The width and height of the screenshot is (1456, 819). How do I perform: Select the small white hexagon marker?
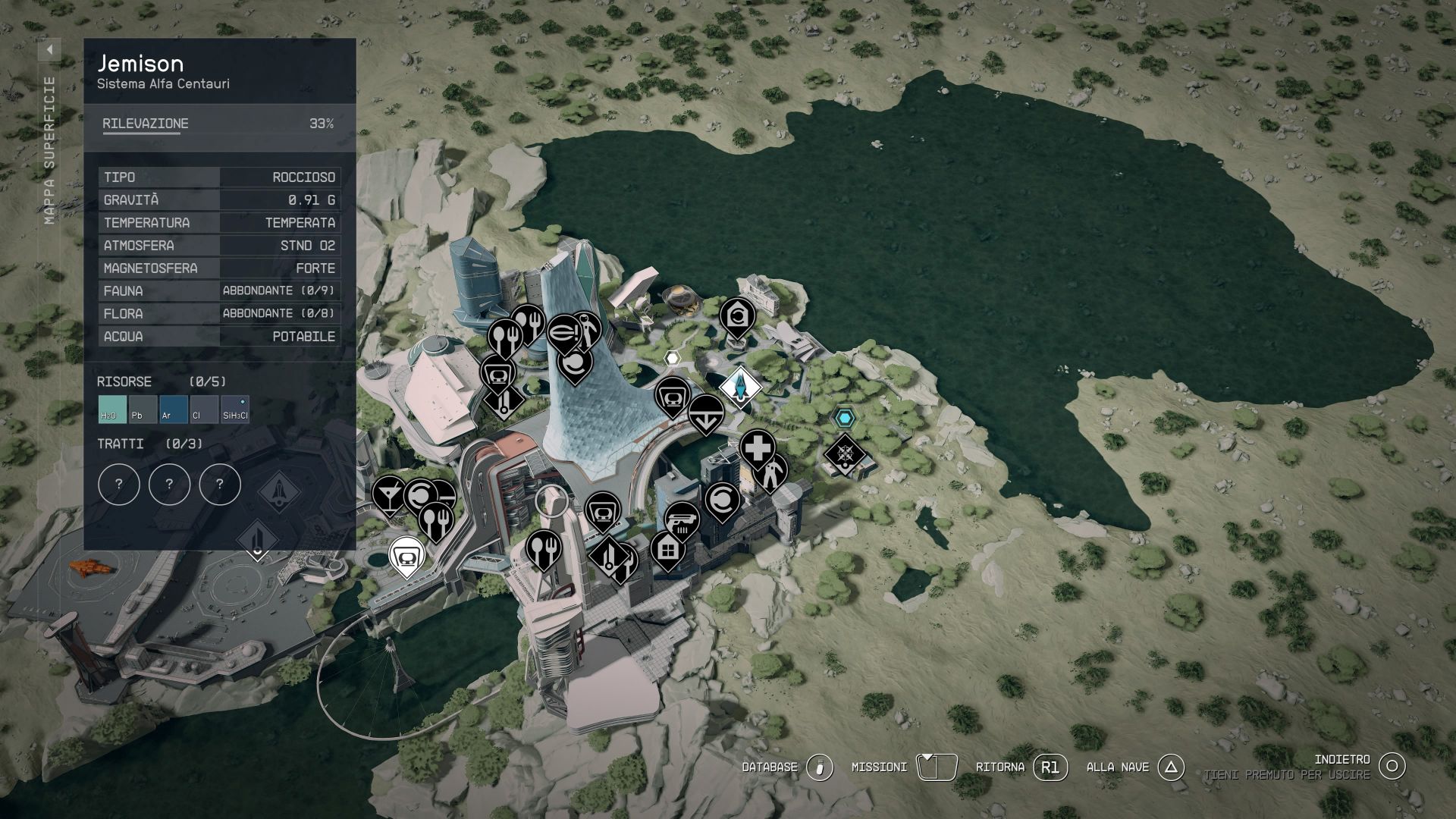tap(672, 357)
